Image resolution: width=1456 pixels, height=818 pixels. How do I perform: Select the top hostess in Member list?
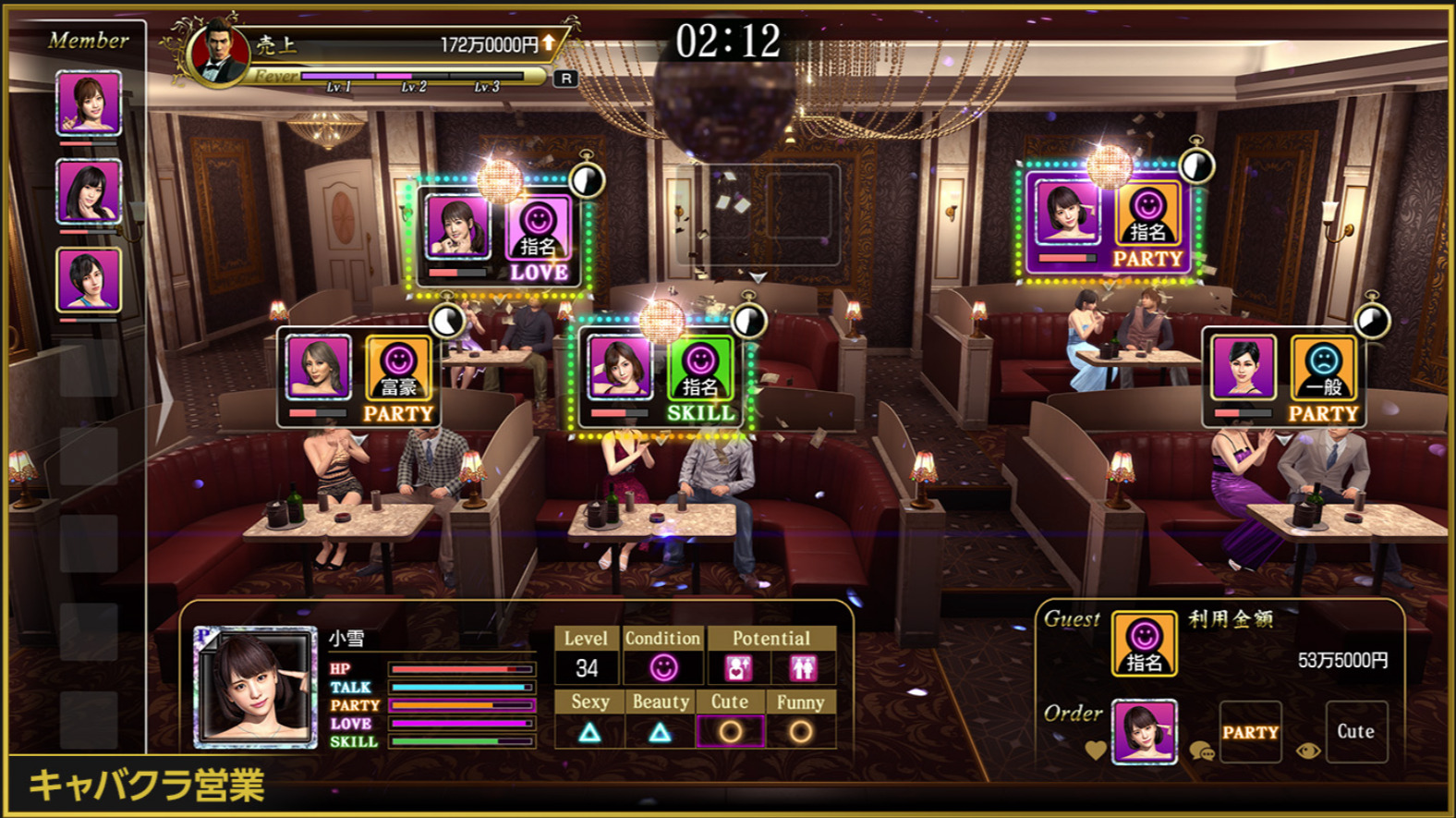(x=89, y=104)
